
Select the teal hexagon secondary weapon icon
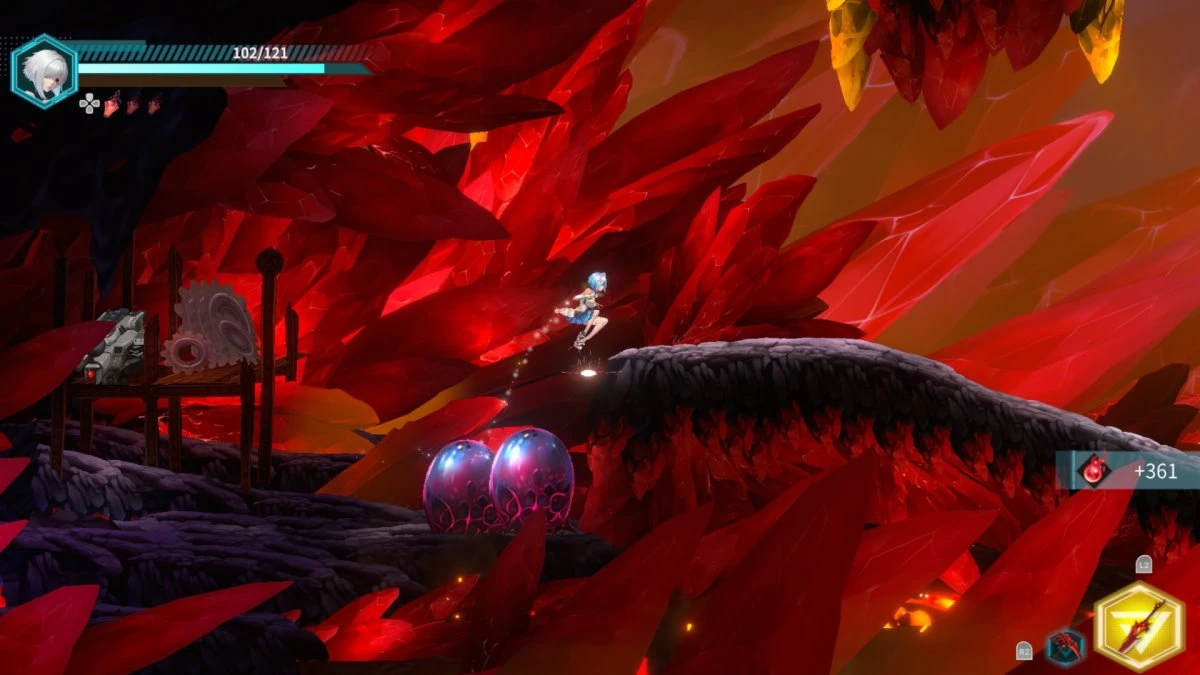(x=1065, y=647)
